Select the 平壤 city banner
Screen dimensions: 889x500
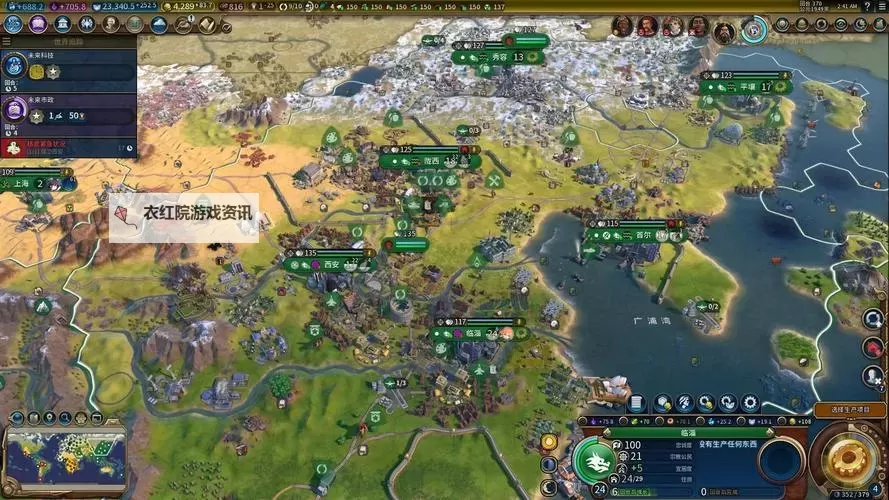coord(745,87)
